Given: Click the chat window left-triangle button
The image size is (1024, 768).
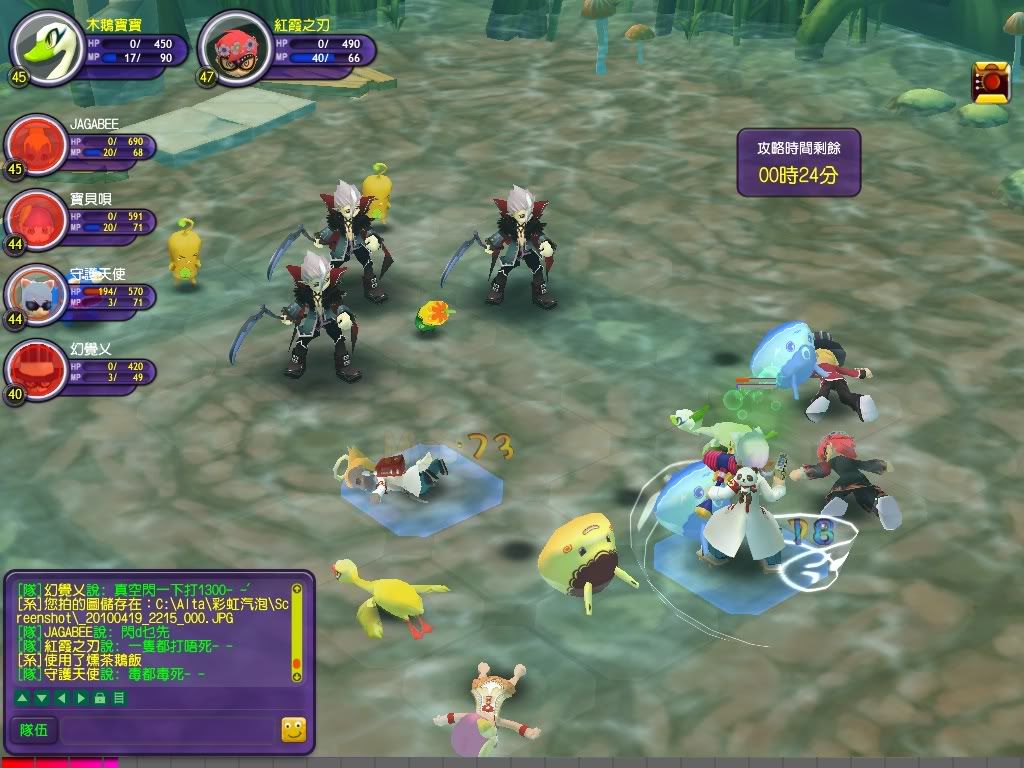Looking at the screenshot, I should (x=62, y=697).
